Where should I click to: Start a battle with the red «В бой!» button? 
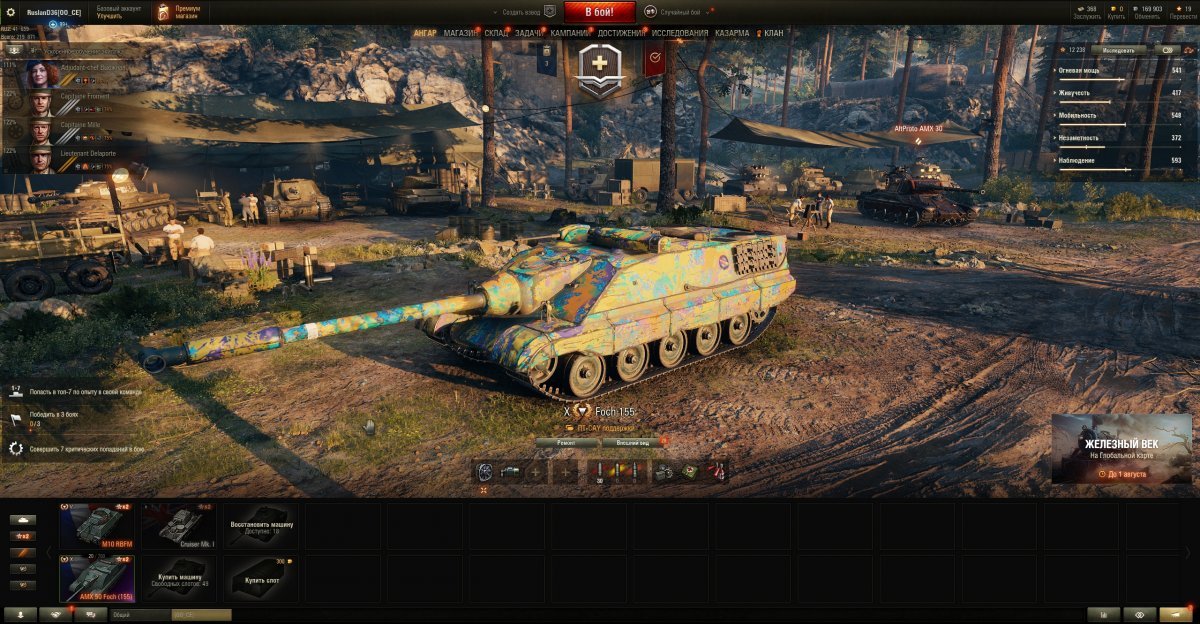point(600,12)
